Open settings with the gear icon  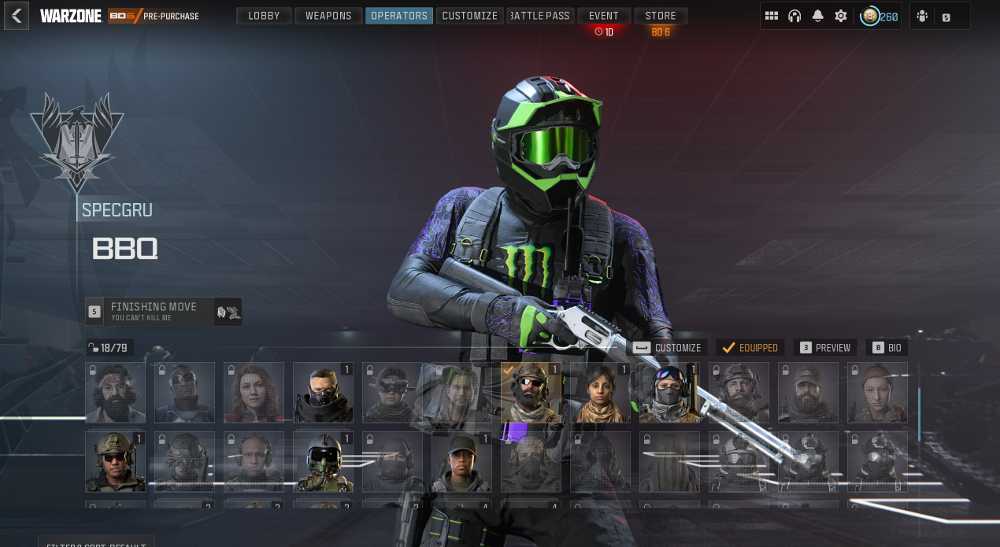tap(841, 16)
